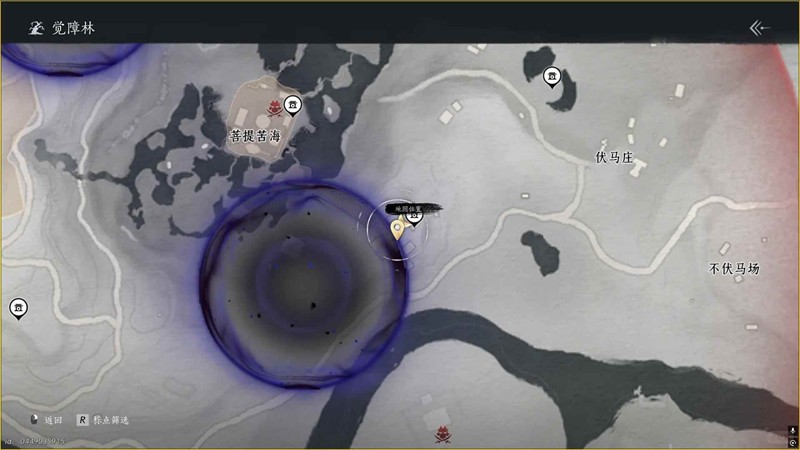800x450 pixels.
Task: Click the back arrow in the top-right corner
Action: point(761,27)
